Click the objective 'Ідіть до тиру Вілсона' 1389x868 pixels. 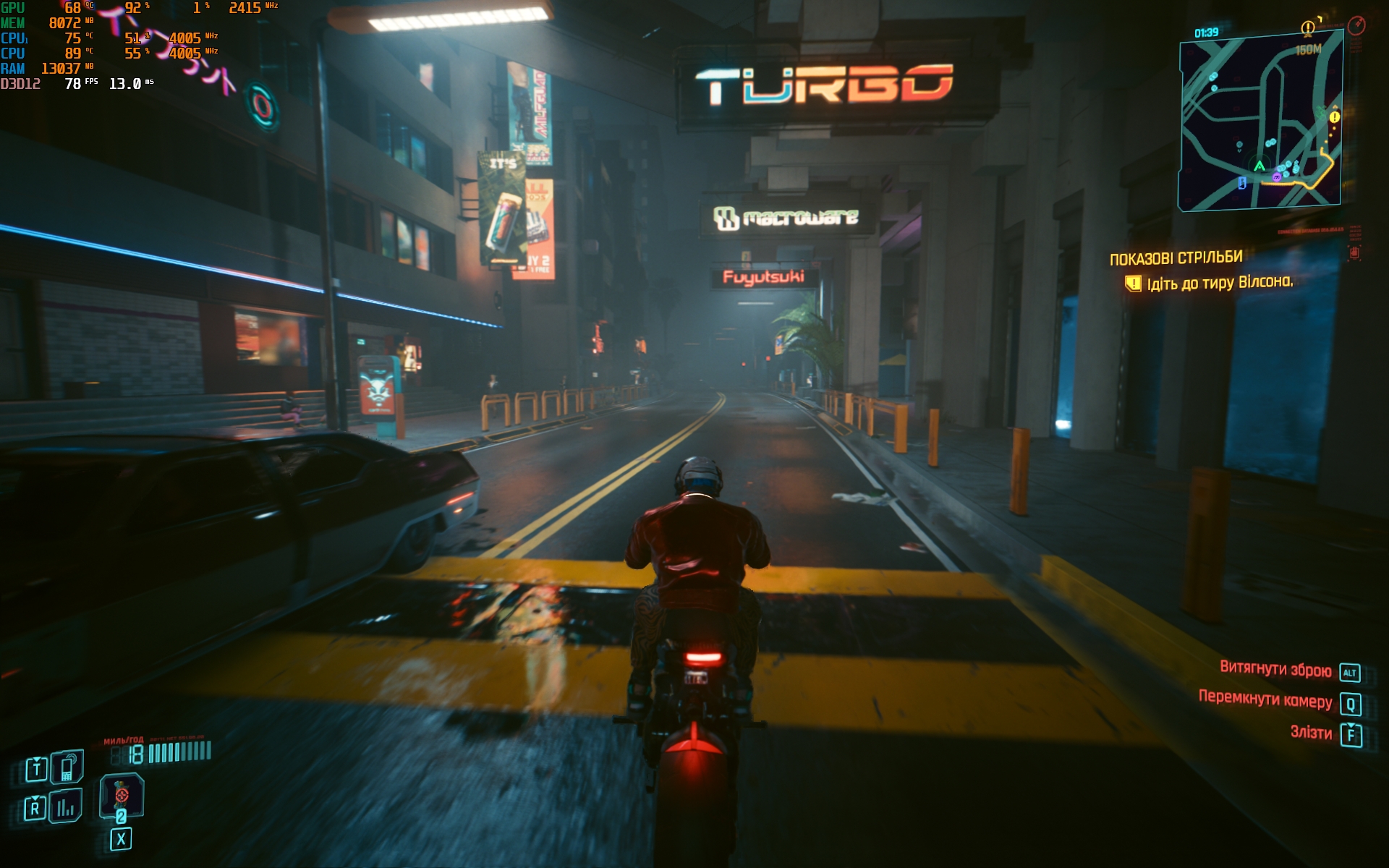(1219, 283)
